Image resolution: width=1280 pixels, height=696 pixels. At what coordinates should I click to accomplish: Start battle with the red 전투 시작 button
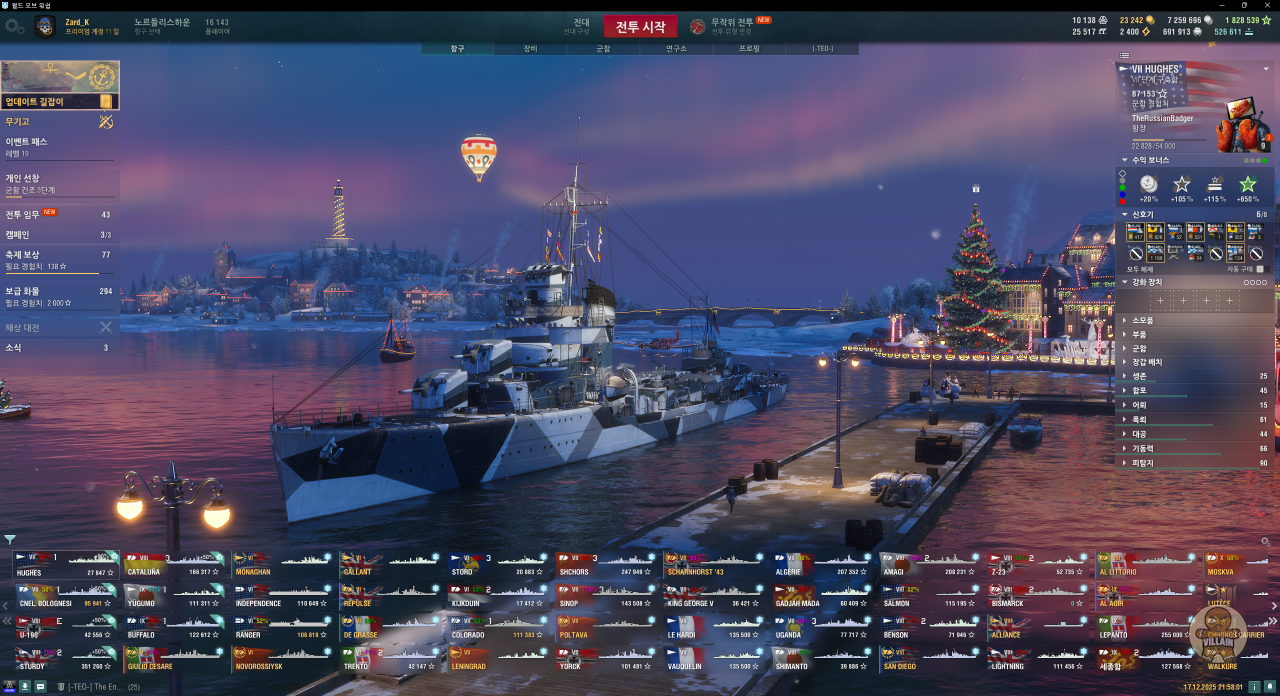coord(640,27)
